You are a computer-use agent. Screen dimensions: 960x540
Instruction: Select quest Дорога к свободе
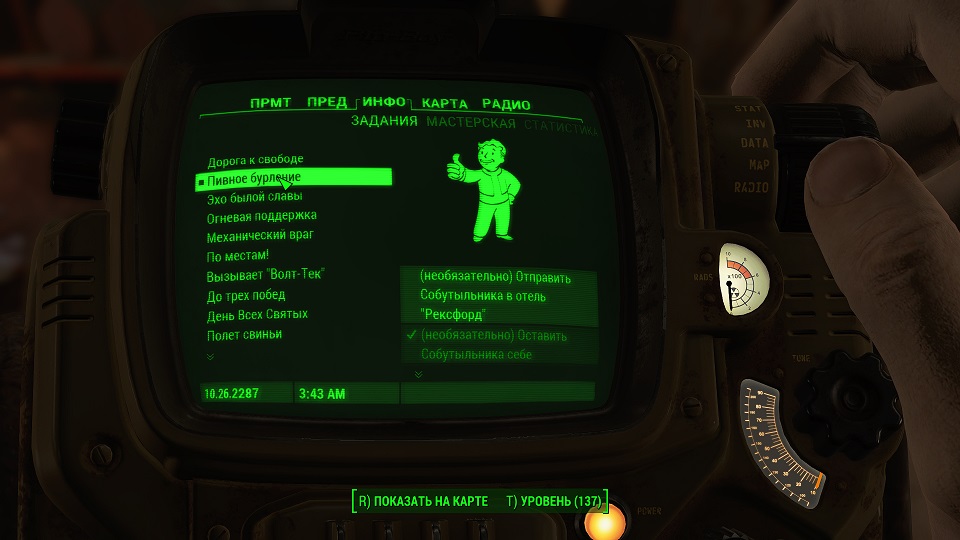coord(255,160)
